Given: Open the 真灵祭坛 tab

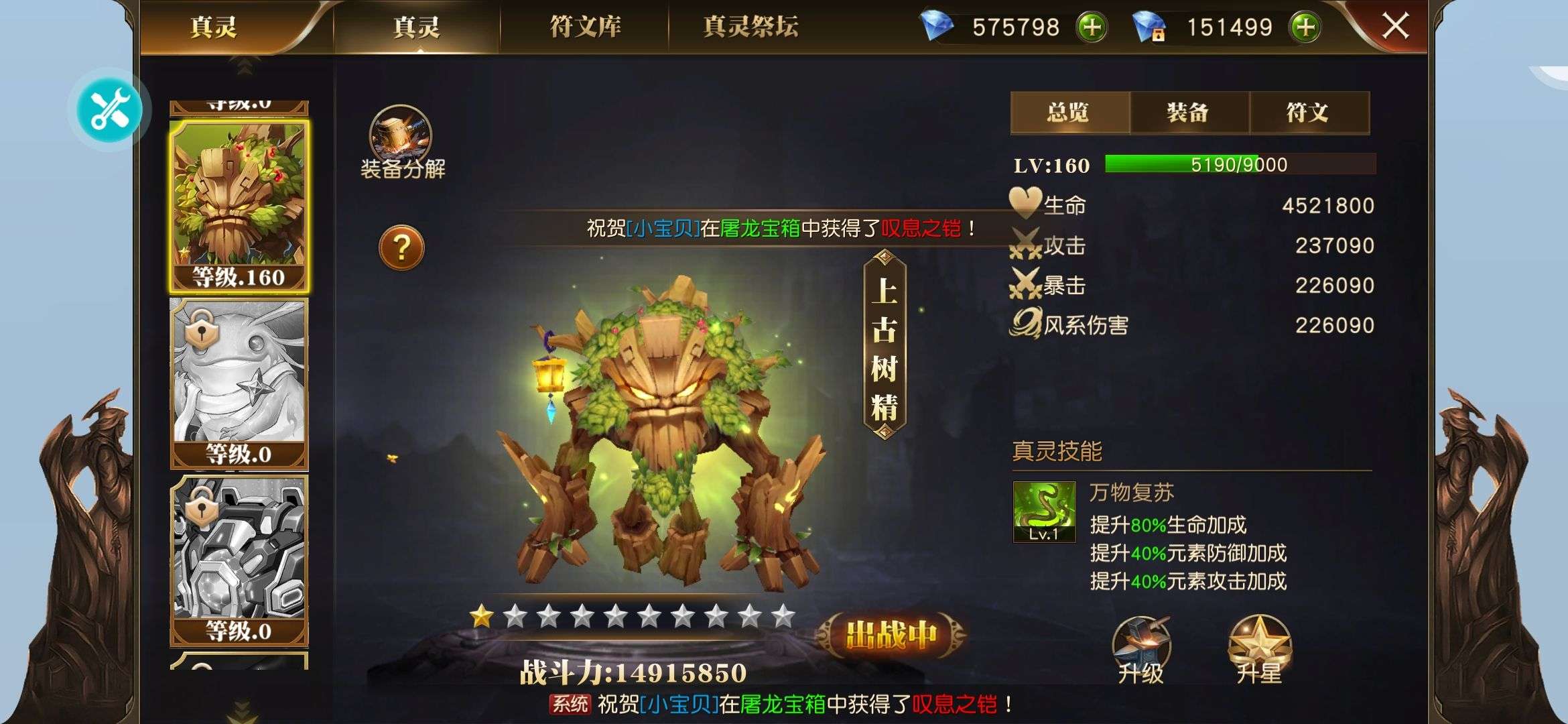Looking at the screenshot, I should pyautogui.click(x=750, y=27).
